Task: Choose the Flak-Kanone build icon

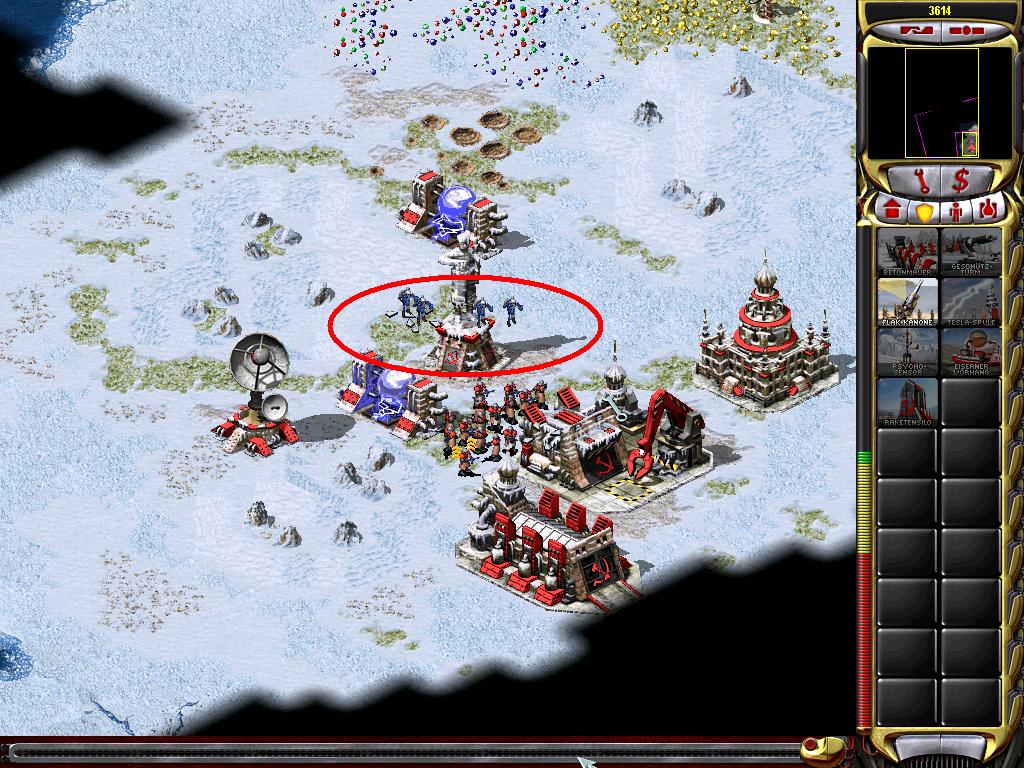Action: click(x=908, y=302)
